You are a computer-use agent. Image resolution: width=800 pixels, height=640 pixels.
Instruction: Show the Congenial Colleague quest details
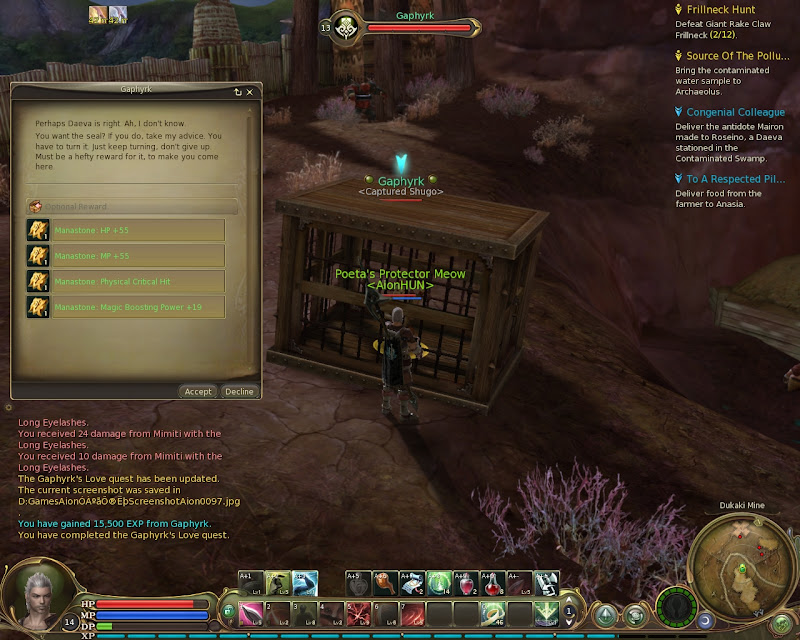pos(735,113)
